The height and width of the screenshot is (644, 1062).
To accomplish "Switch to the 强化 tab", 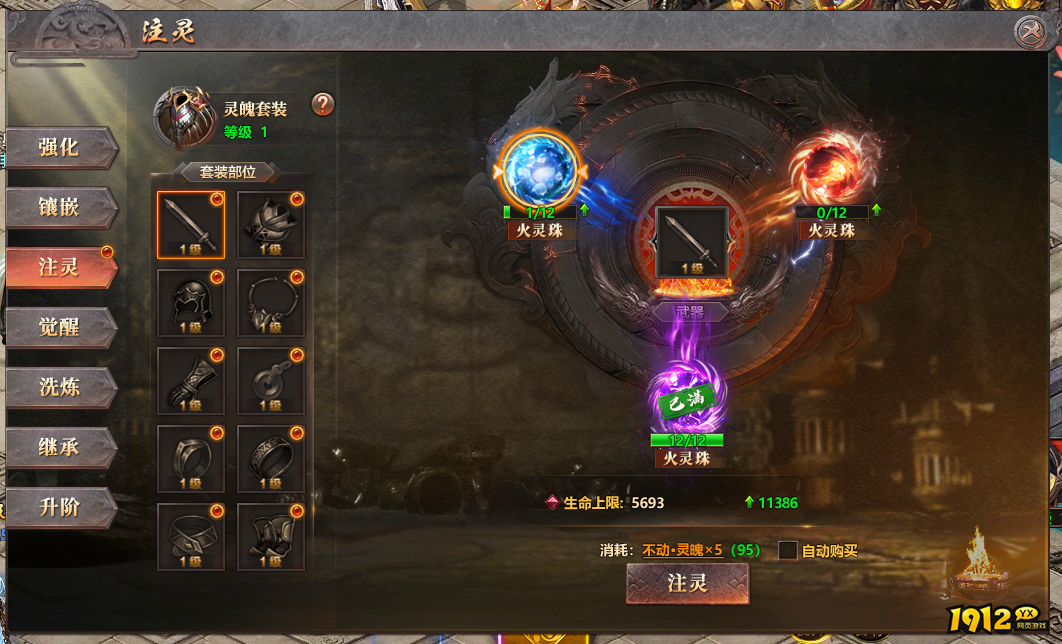I will (x=60, y=148).
